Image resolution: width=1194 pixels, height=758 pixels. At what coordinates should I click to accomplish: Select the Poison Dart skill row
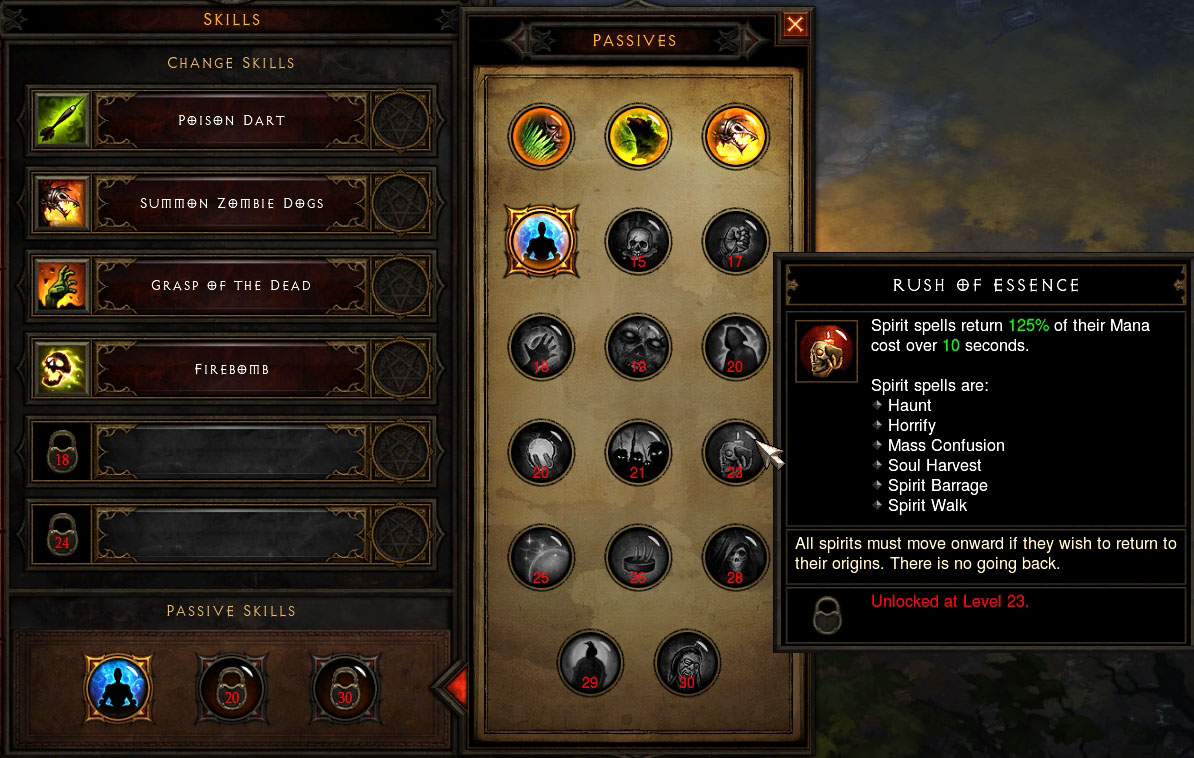[x=232, y=120]
